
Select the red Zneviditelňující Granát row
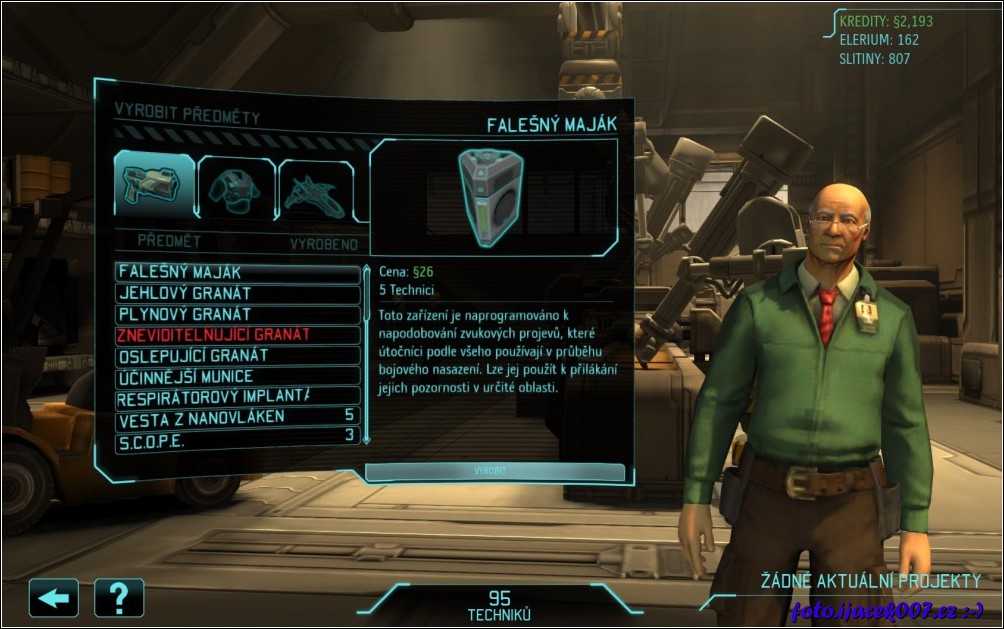(237, 335)
